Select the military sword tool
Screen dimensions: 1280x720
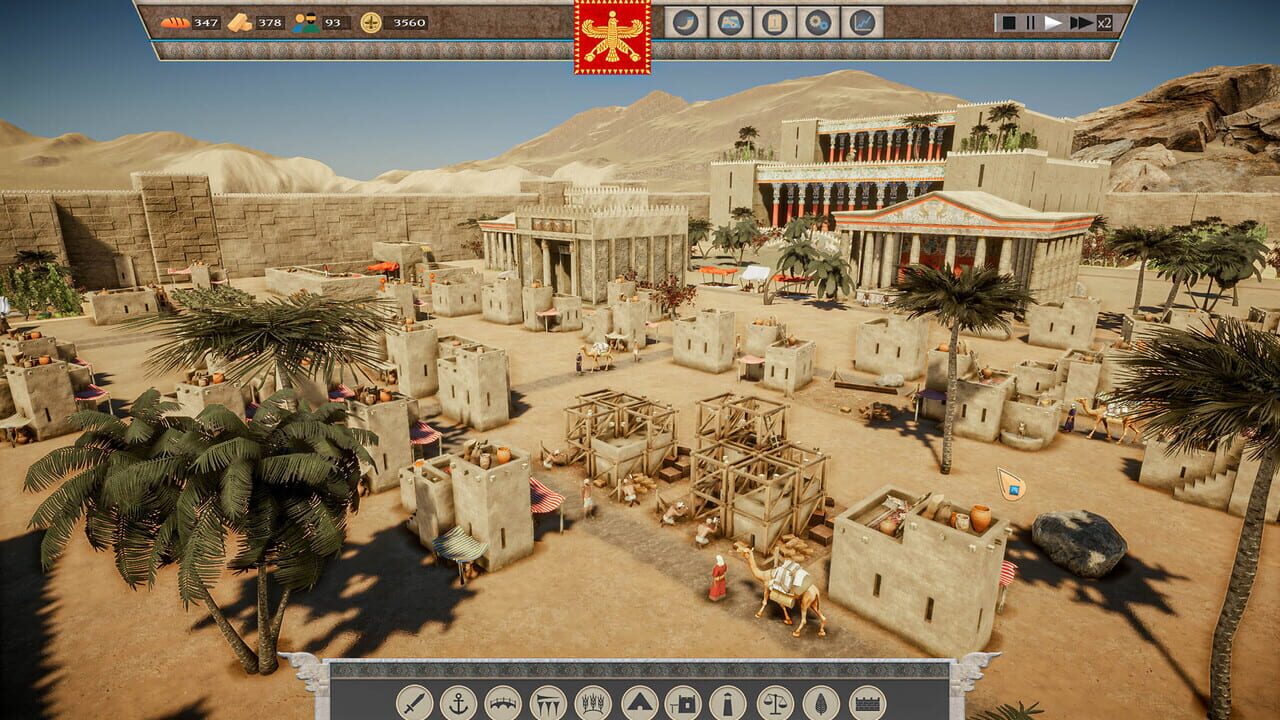coord(413,703)
